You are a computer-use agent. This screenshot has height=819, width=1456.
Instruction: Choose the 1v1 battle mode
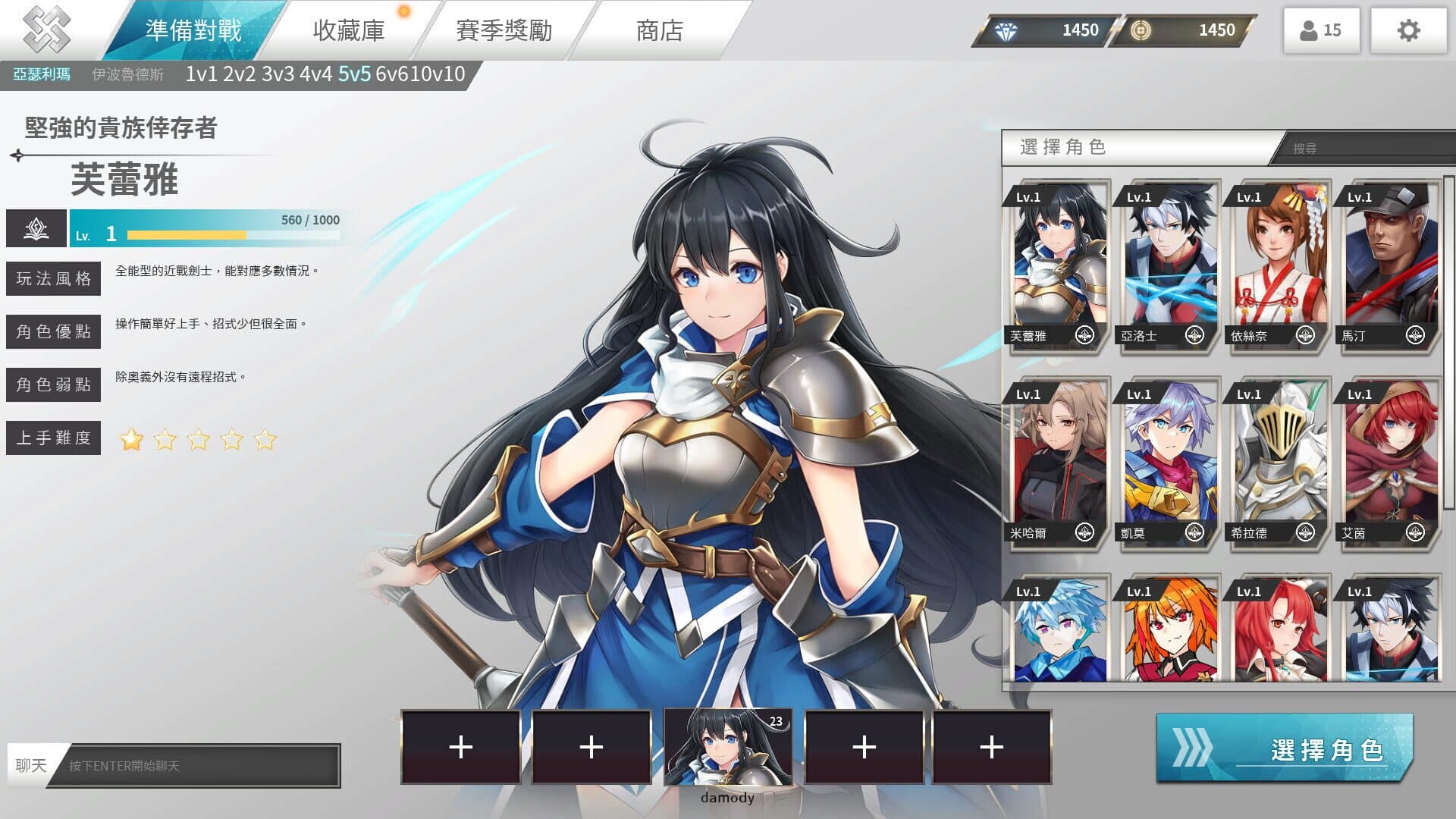[201, 74]
